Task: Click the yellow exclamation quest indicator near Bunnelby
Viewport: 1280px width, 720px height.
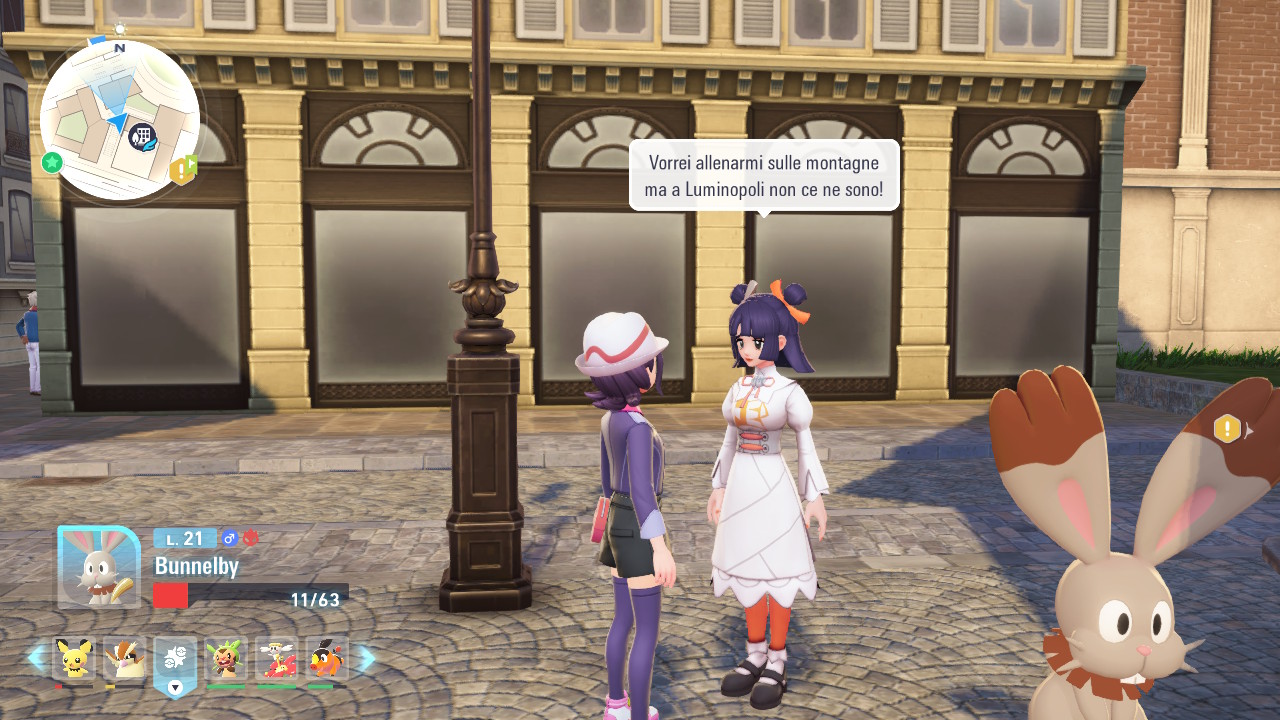Action: [1227, 429]
